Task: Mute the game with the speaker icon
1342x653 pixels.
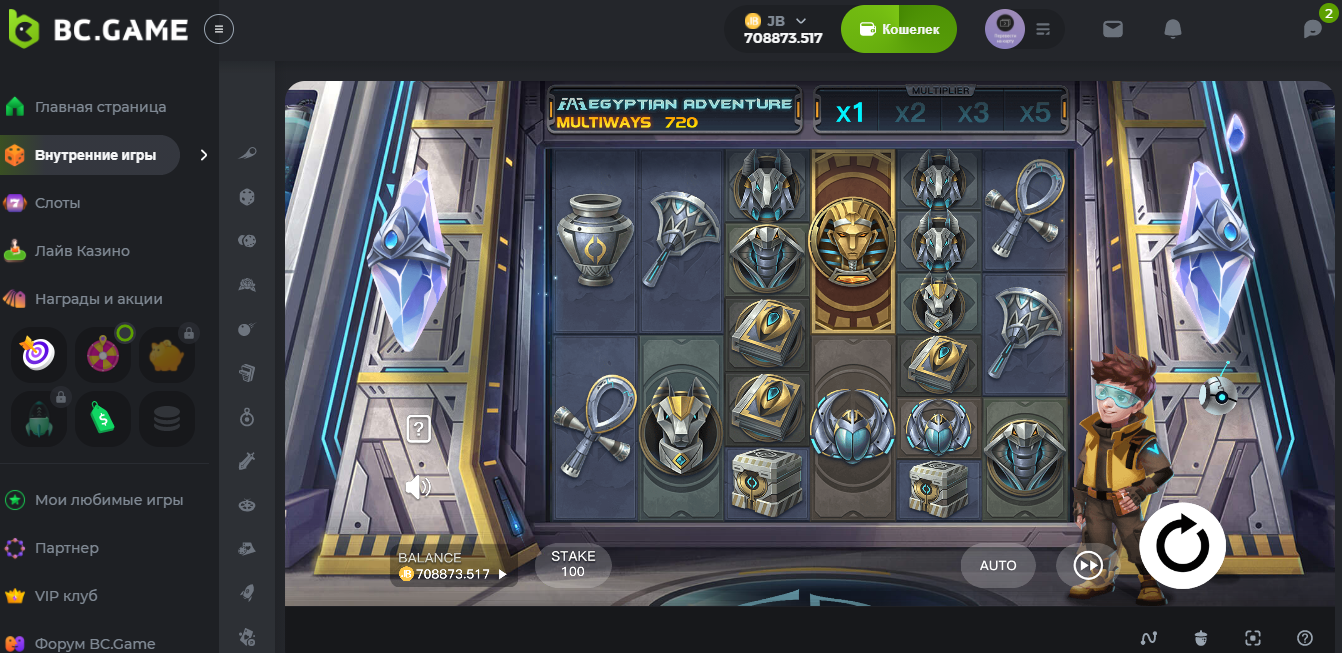Action: pos(418,487)
